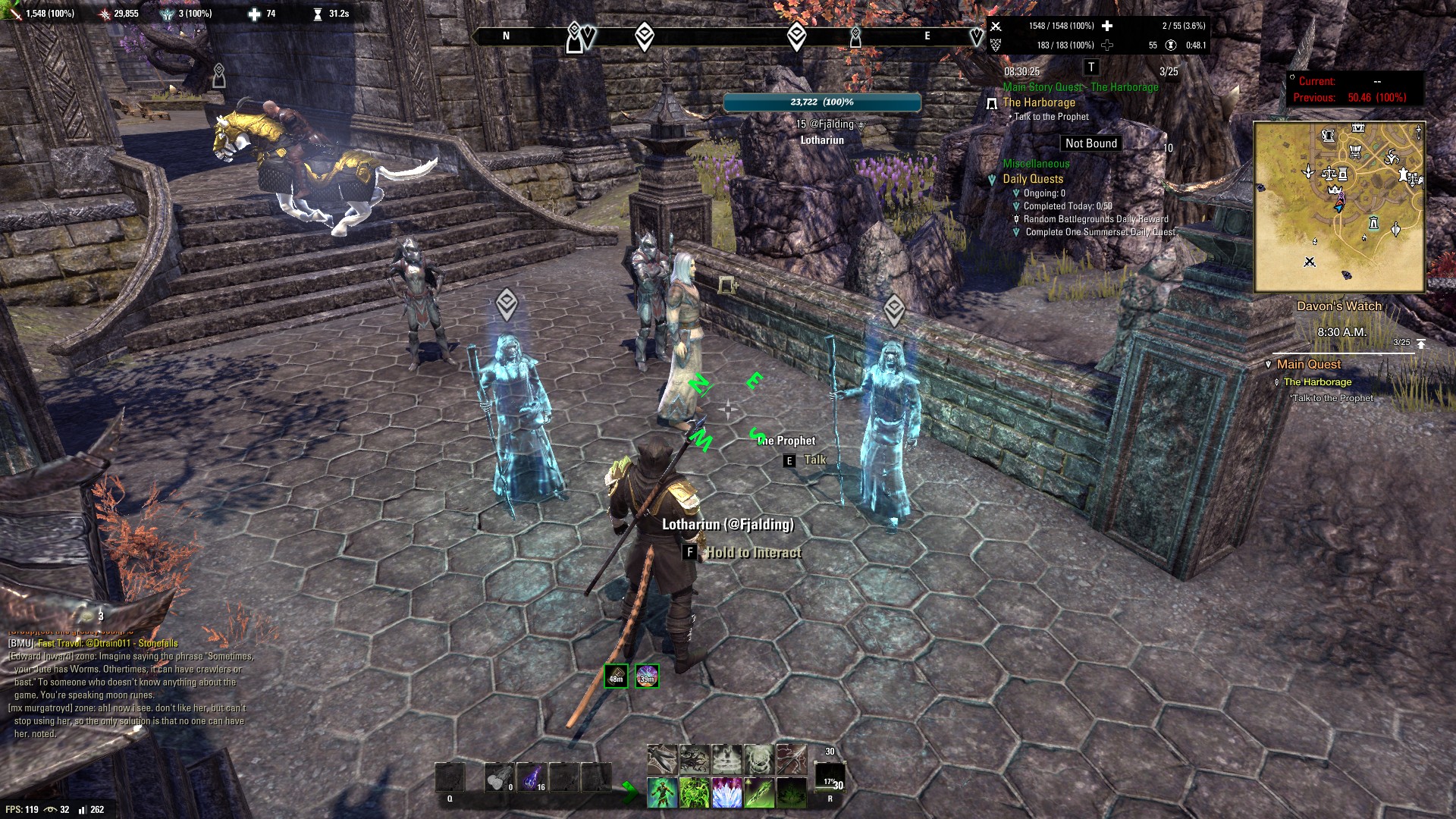Collapse the Main Quest tracker header
This screenshot has width=1456, height=819.
point(1308,365)
